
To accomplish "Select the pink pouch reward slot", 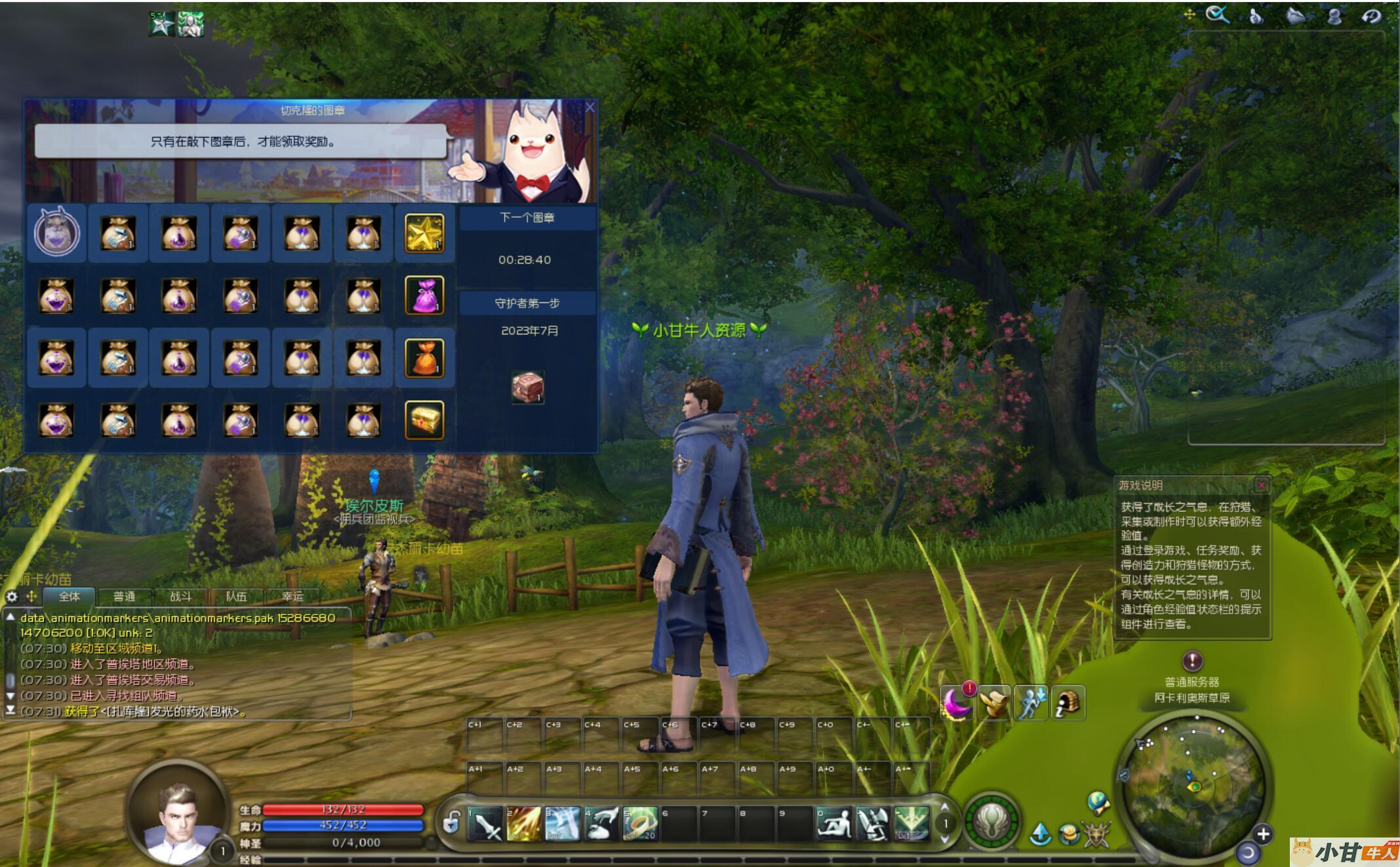I will (424, 295).
